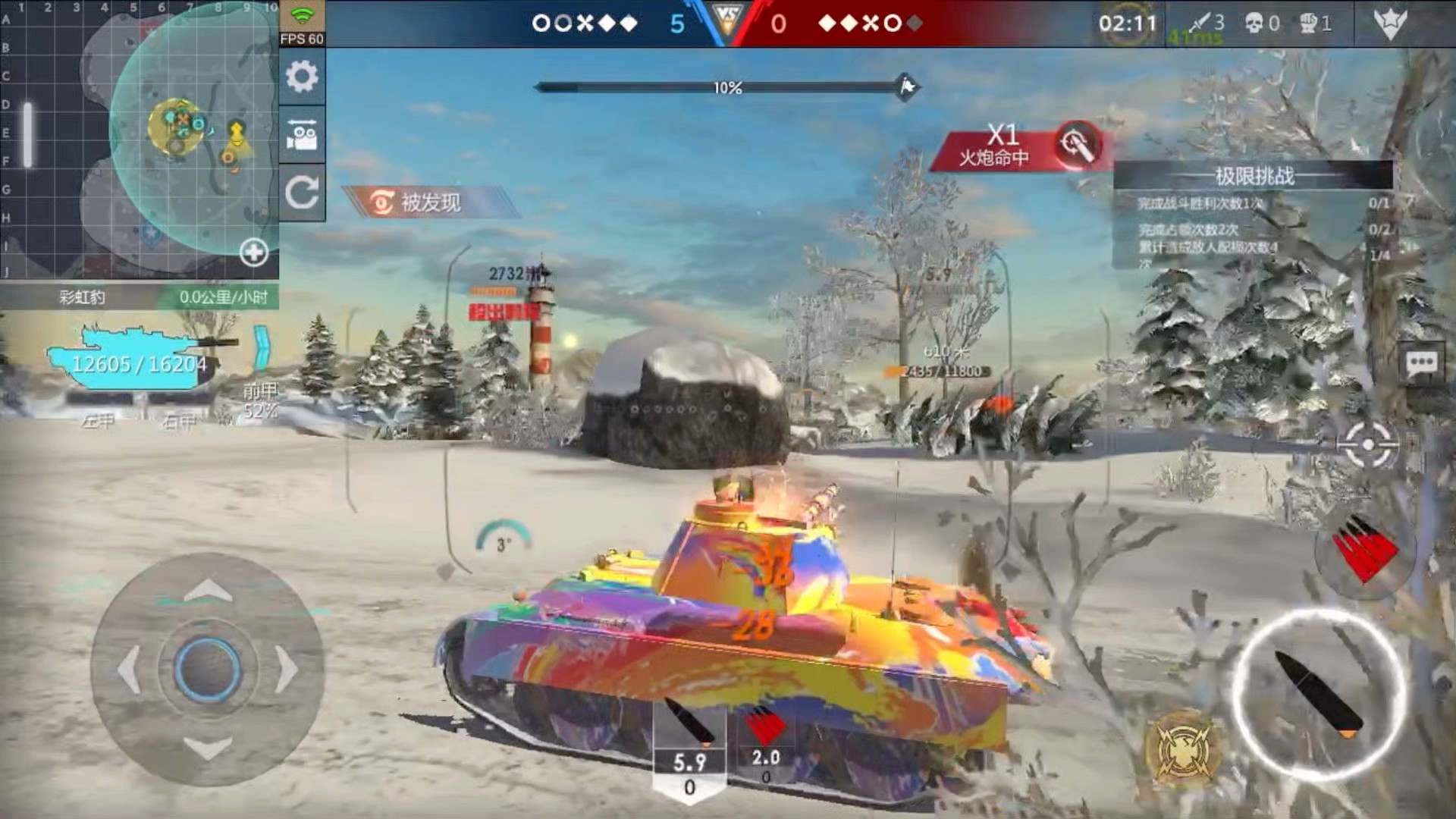Fire the main cannon shell
The width and height of the screenshot is (1456, 819).
pyautogui.click(x=1319, y=694)
